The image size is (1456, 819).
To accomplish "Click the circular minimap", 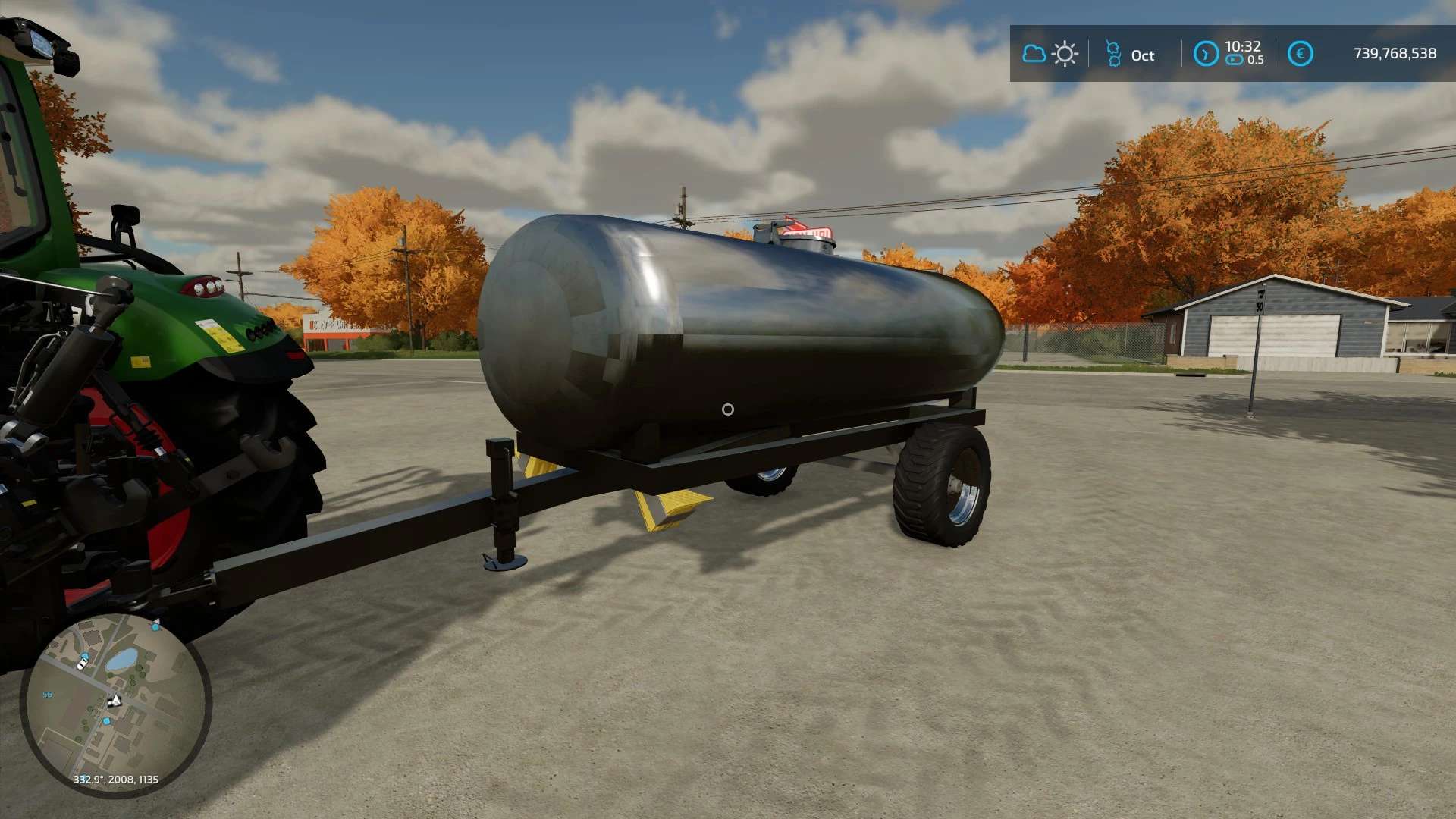I will pos(115,704).
